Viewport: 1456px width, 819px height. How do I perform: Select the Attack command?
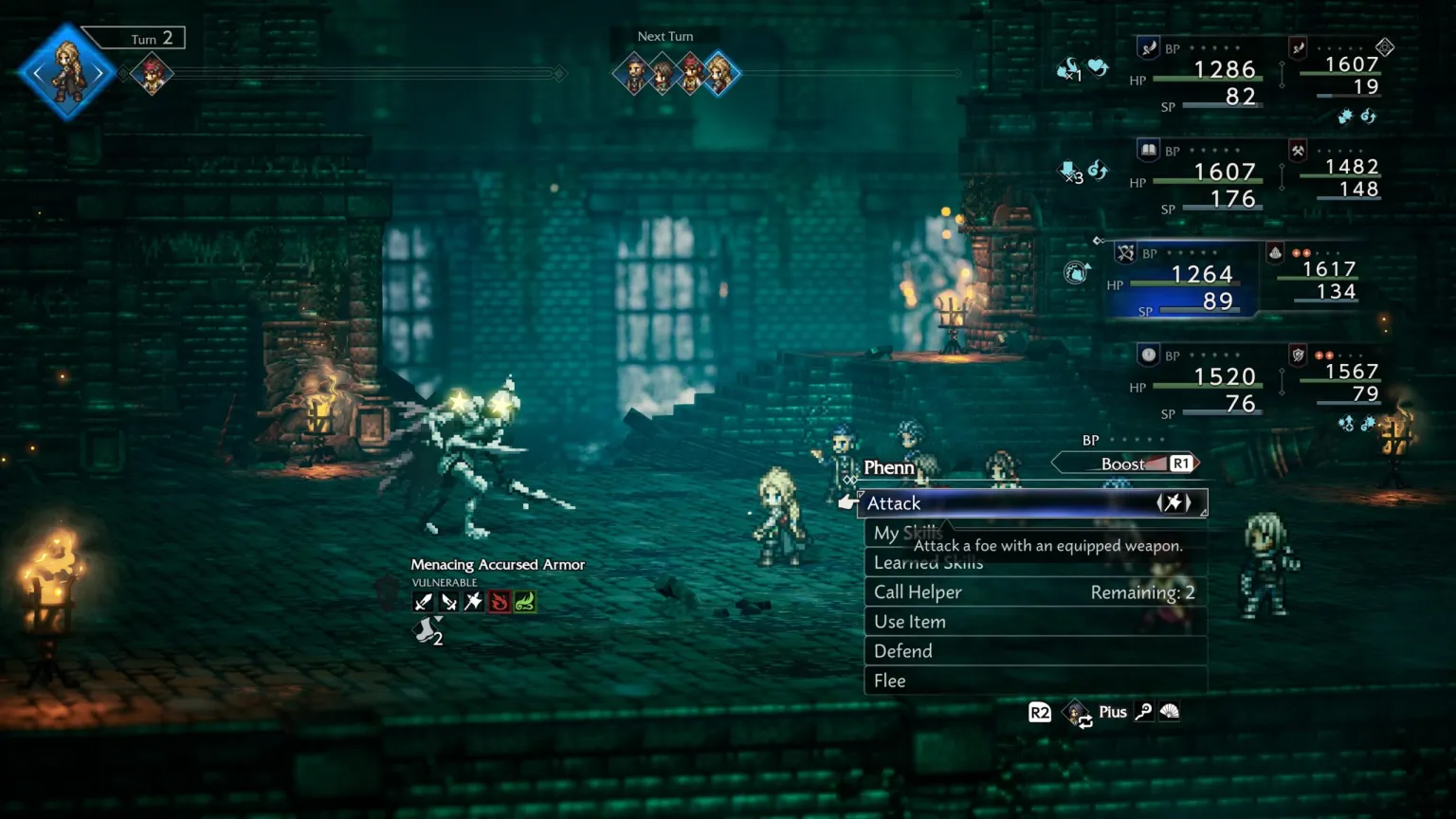(x=1031, y=503)
